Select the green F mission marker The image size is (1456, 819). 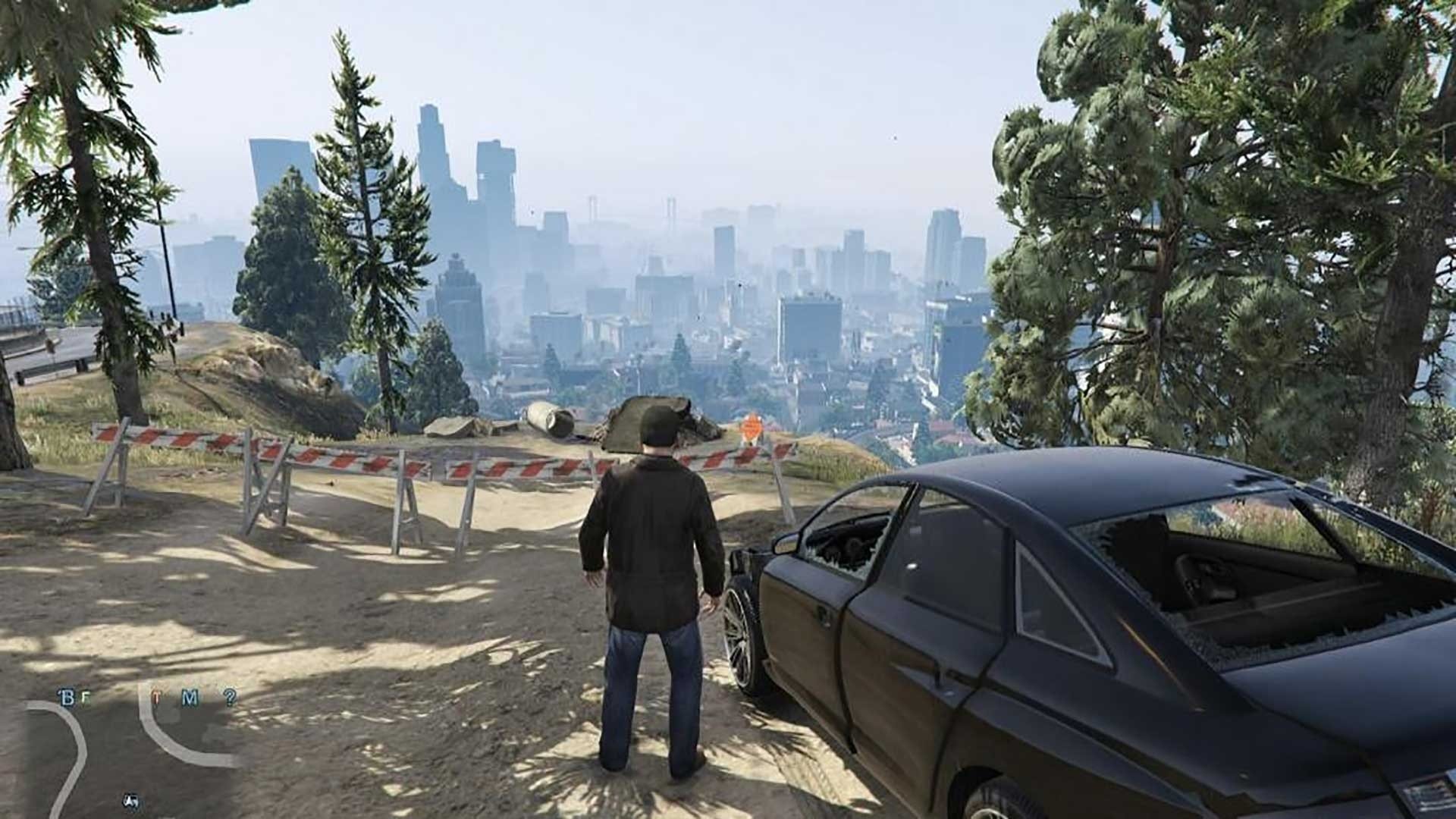(x=86, y=698)
